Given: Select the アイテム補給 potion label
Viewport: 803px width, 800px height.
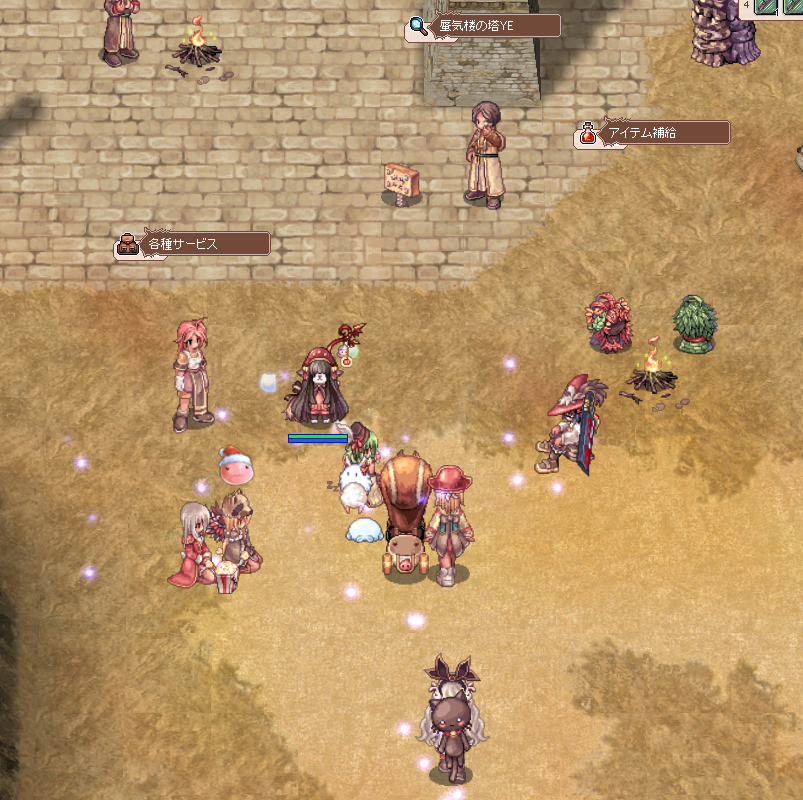Looking at the screenshot, I should (653, 133).
